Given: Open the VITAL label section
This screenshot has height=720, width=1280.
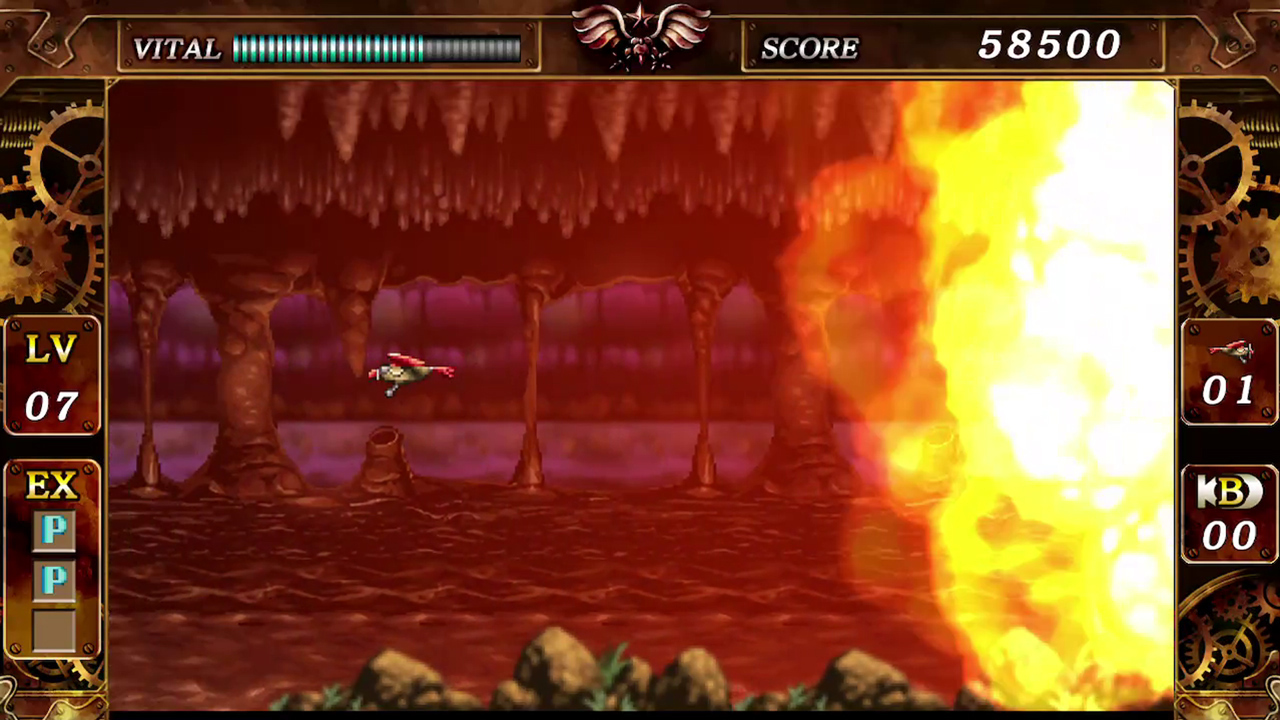Looking at the screenshot, I should tap(176, 48).
